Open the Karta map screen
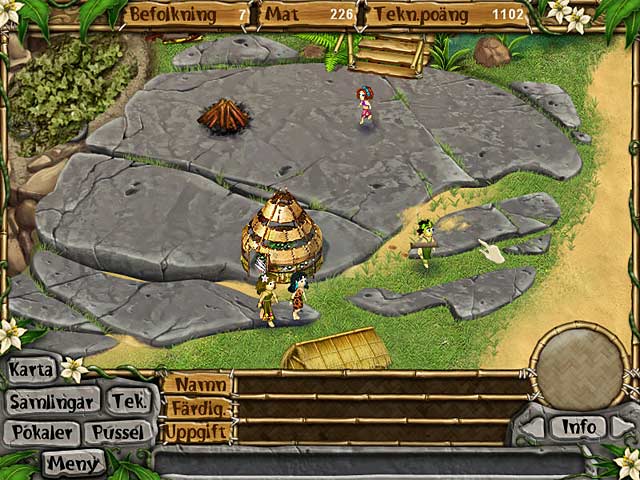This screenshot has height=480, width=640. (31, 369)
